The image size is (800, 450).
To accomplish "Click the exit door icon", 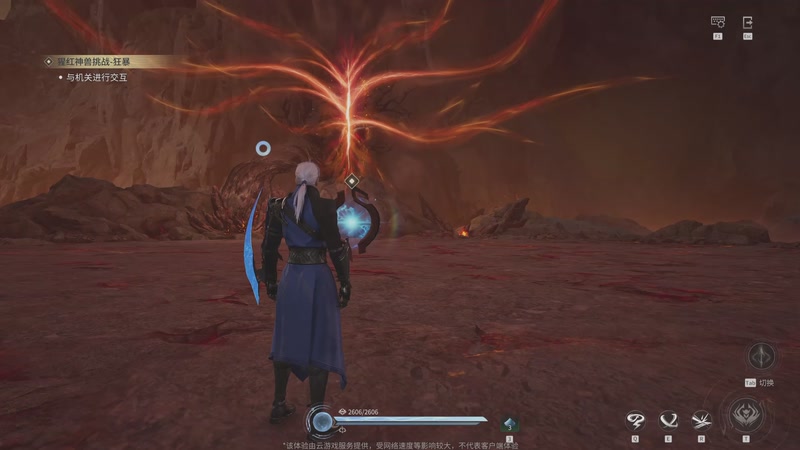I will coord(747,22).
